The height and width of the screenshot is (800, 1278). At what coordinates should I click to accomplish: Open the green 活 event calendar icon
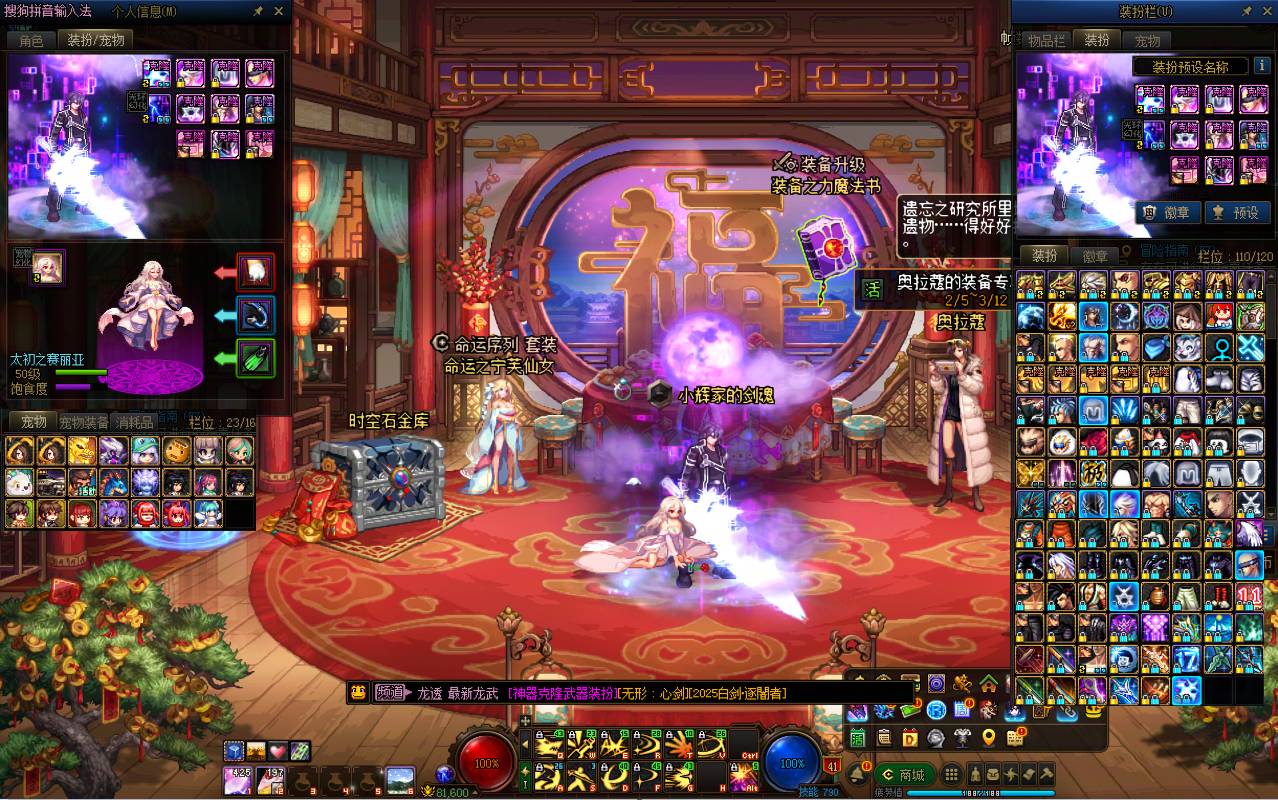872,289
